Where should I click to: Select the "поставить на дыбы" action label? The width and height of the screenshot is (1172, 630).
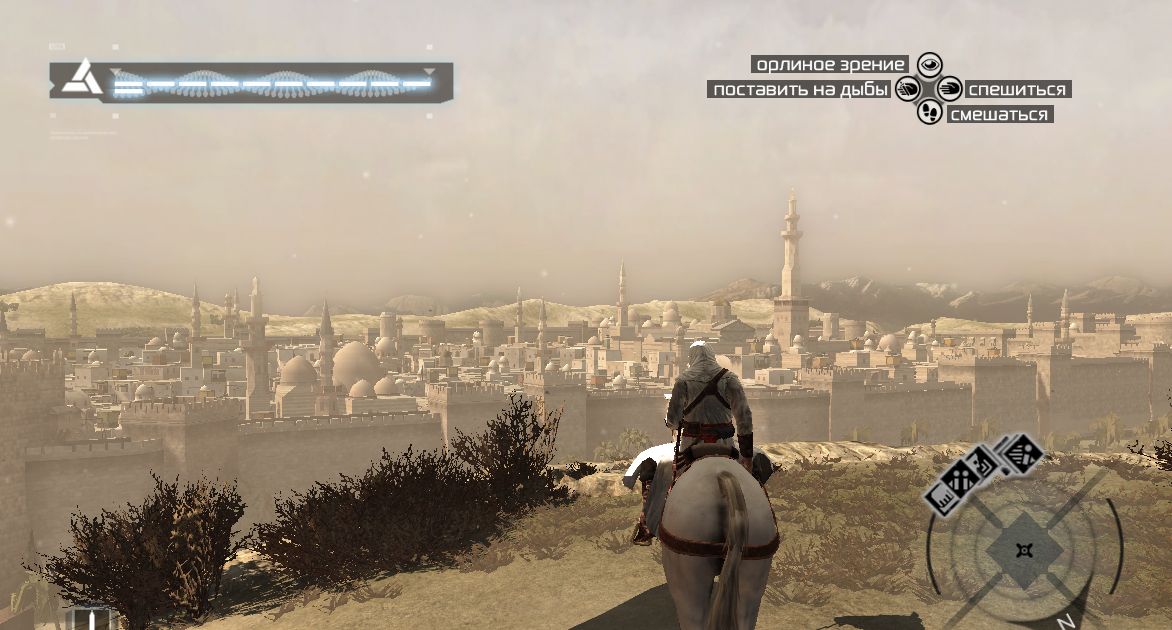[x=800, y=90]
